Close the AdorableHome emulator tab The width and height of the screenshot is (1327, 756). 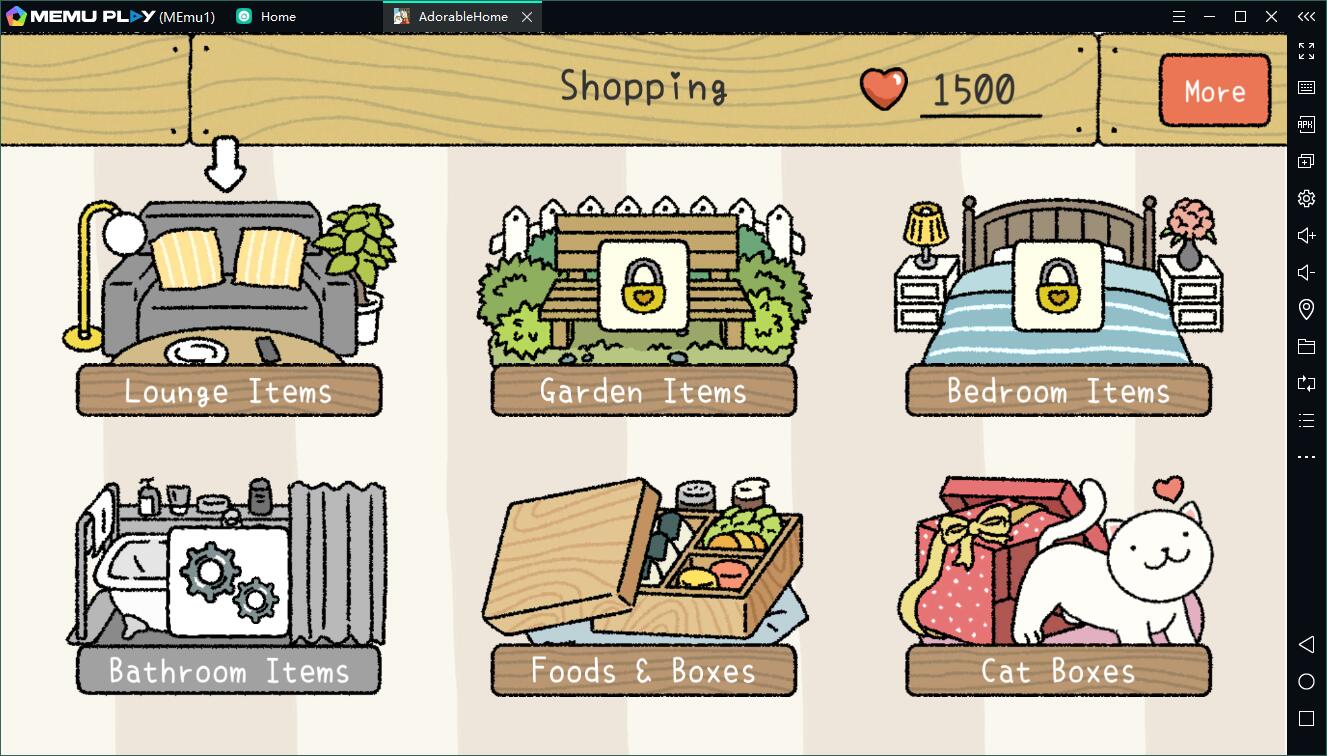click(527, 17)
